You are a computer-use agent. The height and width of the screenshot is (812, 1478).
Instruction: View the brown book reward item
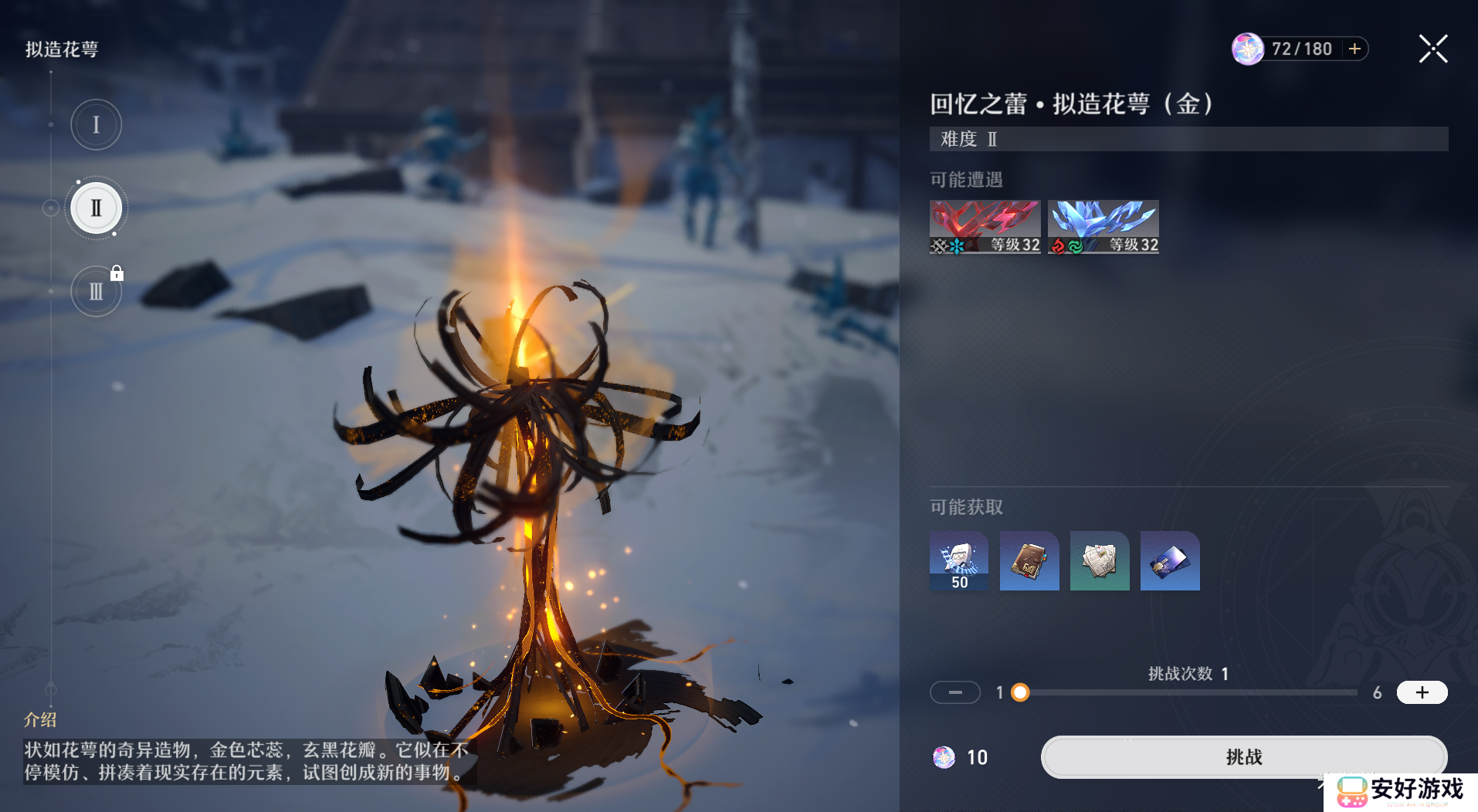1029,561
